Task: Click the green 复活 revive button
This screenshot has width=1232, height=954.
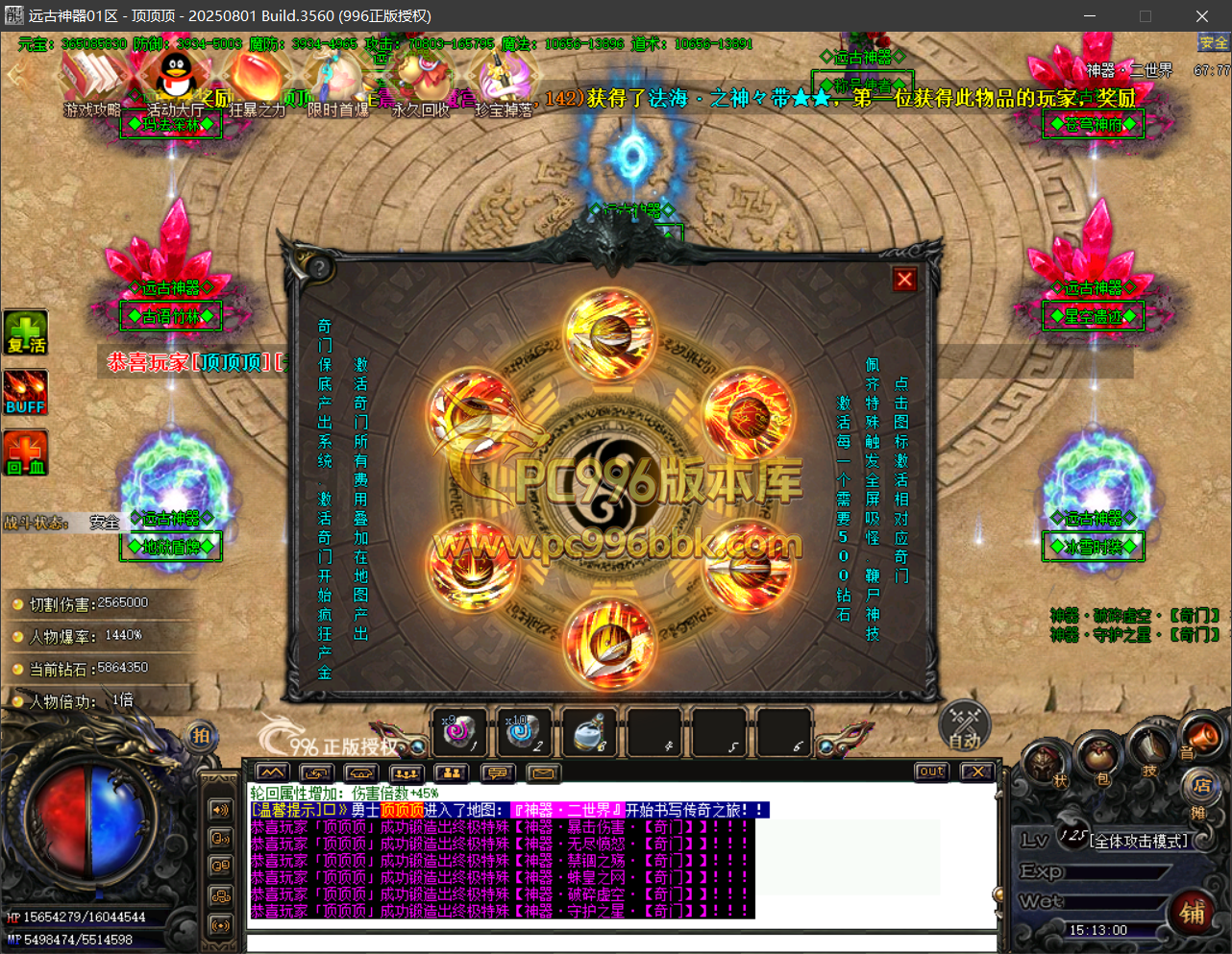Action: click(26, 333)
